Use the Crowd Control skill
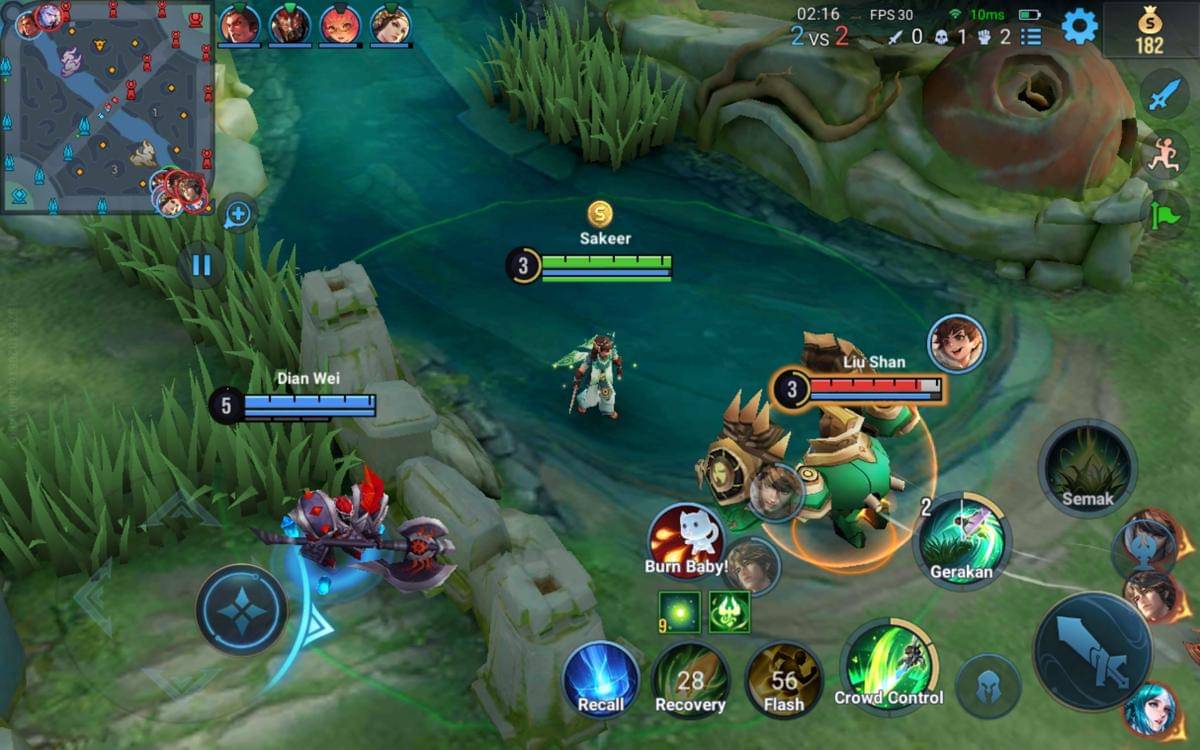 coord(888,663)
